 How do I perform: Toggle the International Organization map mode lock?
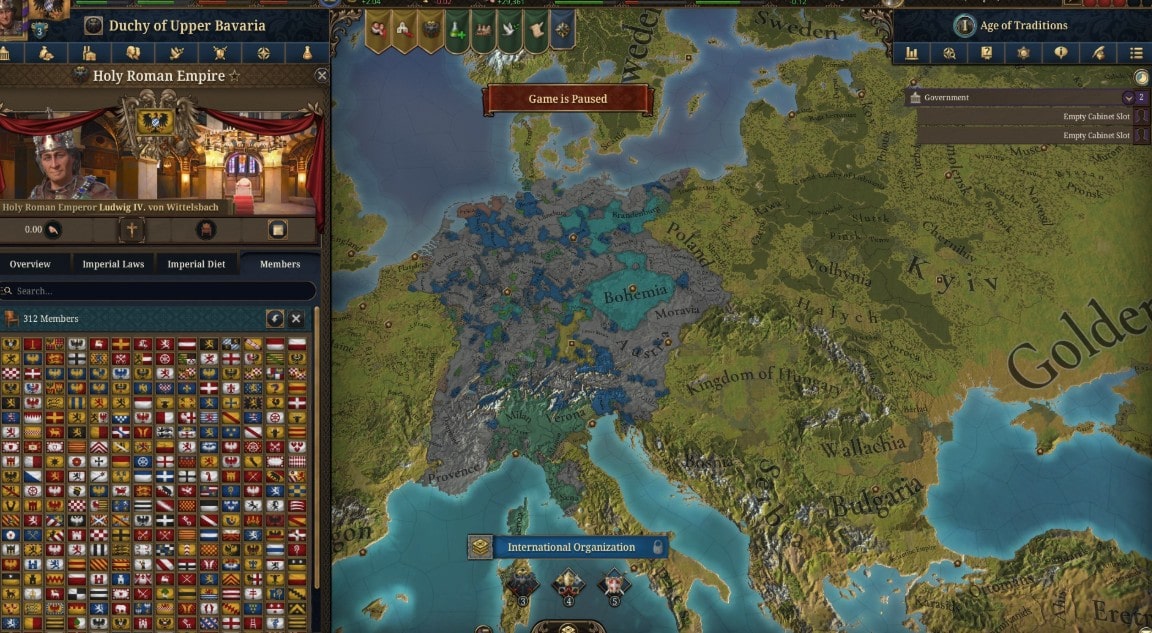click(657, 547)
